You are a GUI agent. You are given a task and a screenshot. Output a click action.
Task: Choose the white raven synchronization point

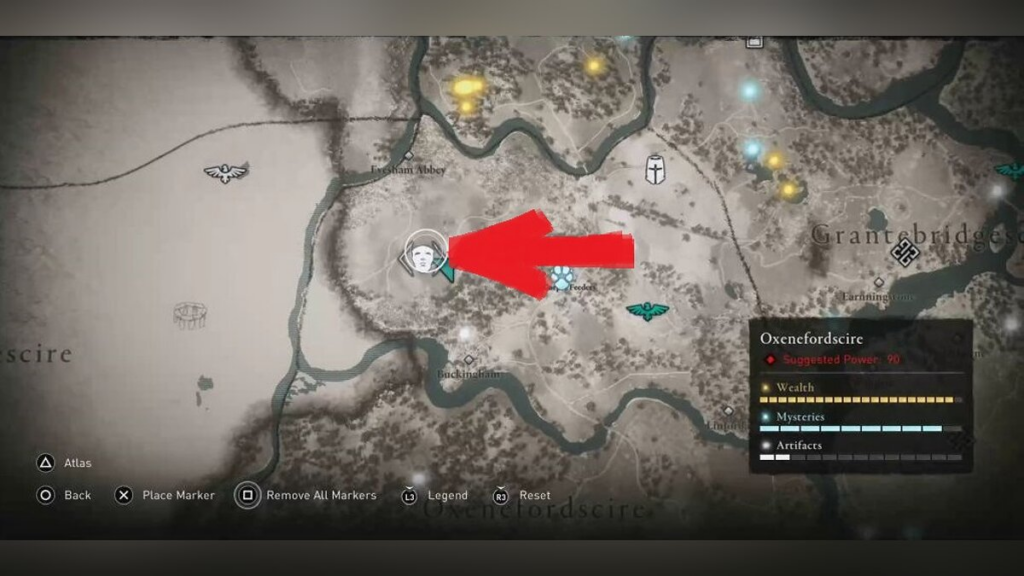(225, 173)
